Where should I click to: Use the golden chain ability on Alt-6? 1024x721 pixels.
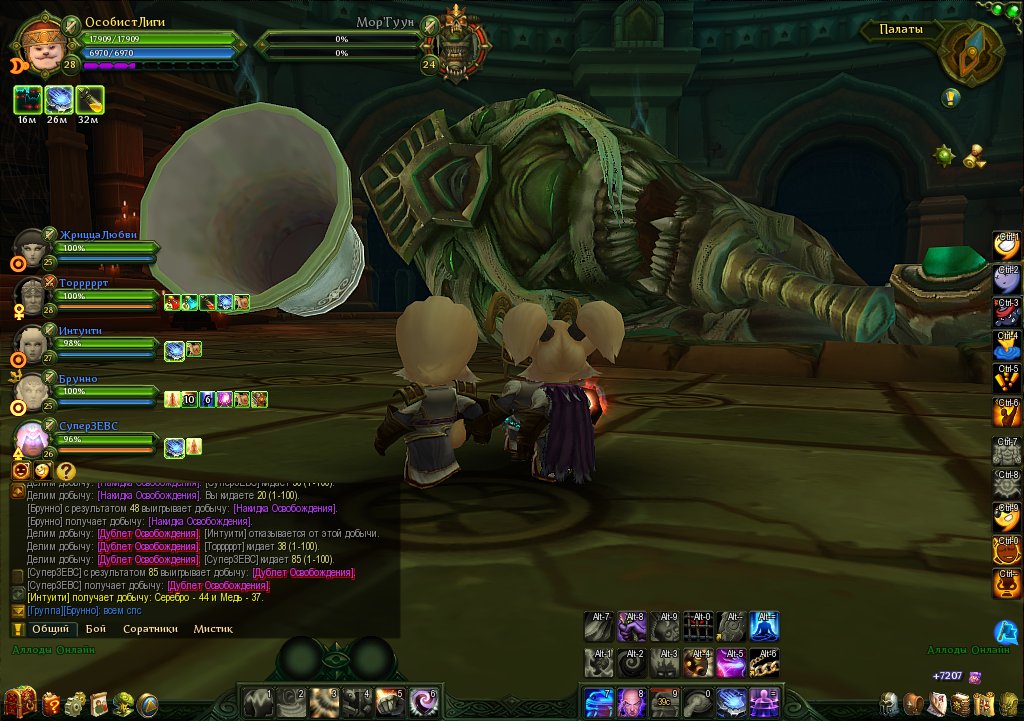[x=764, y=663]
